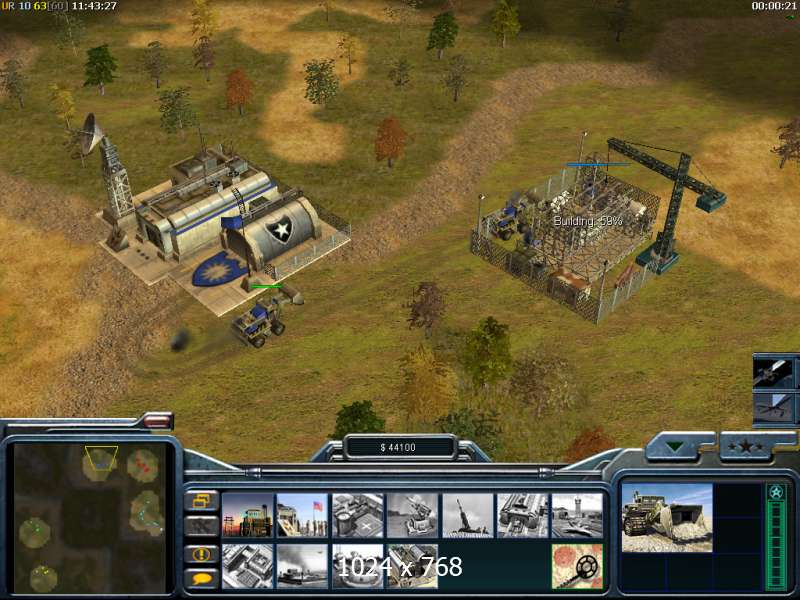This screenshot has height=600, width=800.
Task: Activate the mine detector clear mines command
Action: [577, 566]
